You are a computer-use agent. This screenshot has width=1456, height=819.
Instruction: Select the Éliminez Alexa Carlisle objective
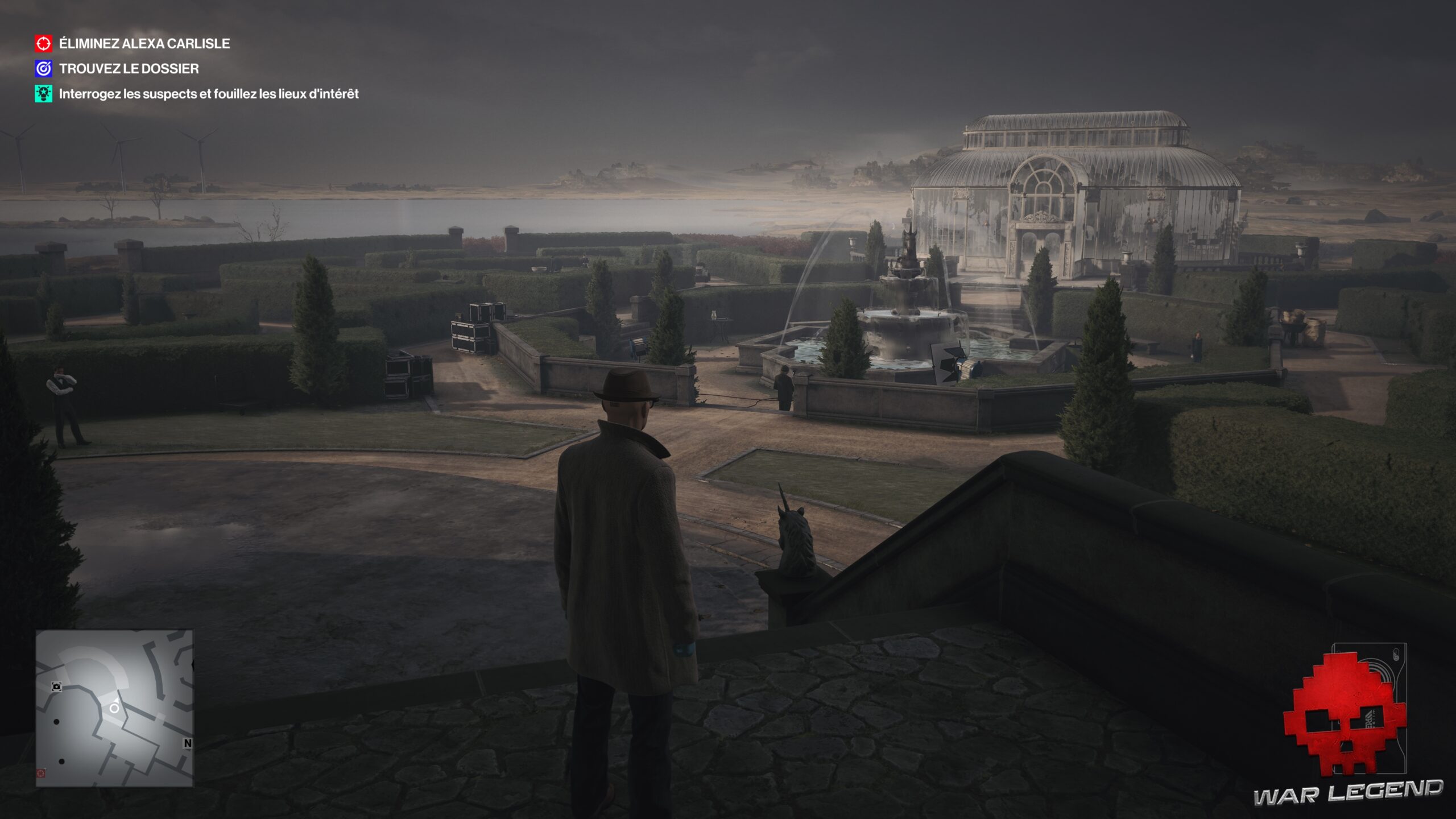pyautogui.click(x=144, y=44)
